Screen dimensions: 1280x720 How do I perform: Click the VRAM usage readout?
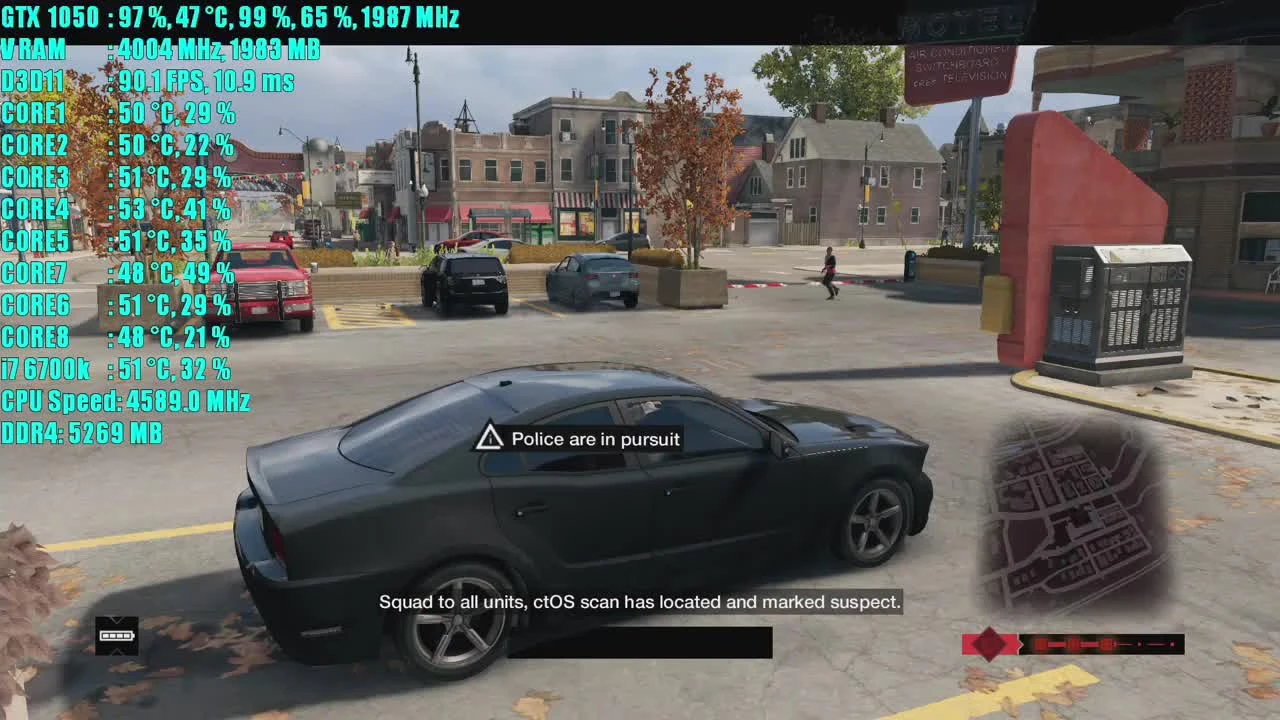point(160,49)
